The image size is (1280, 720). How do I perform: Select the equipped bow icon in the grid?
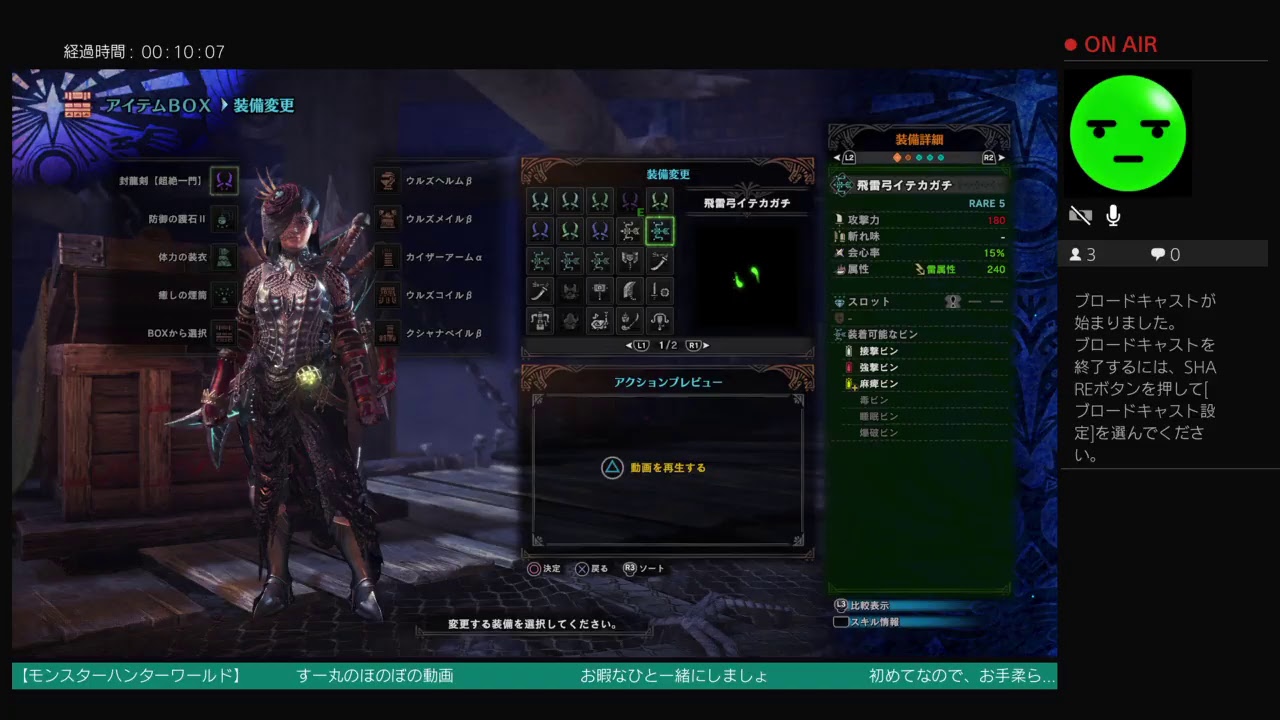660,231
